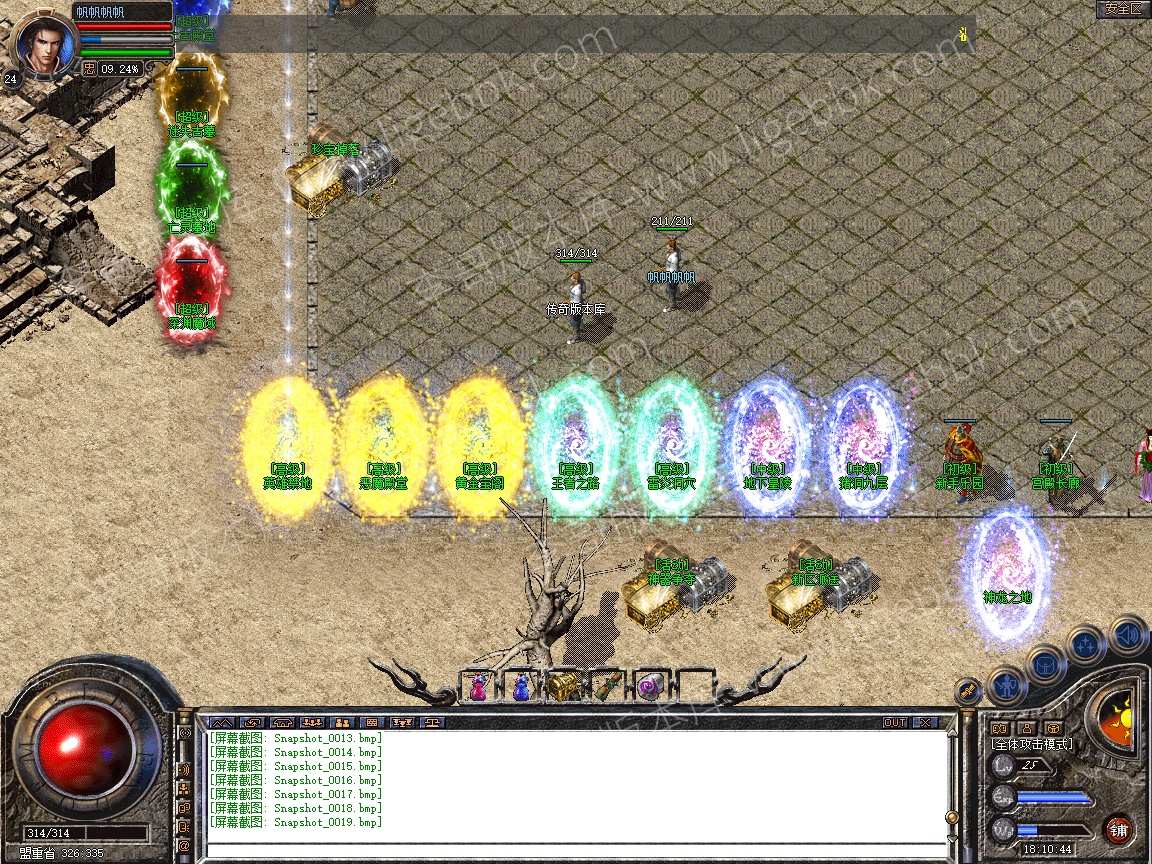Screen dimensions: 1152x864
Task: Click the mountain-shaped chat channel button
Action: coord(221,722)
